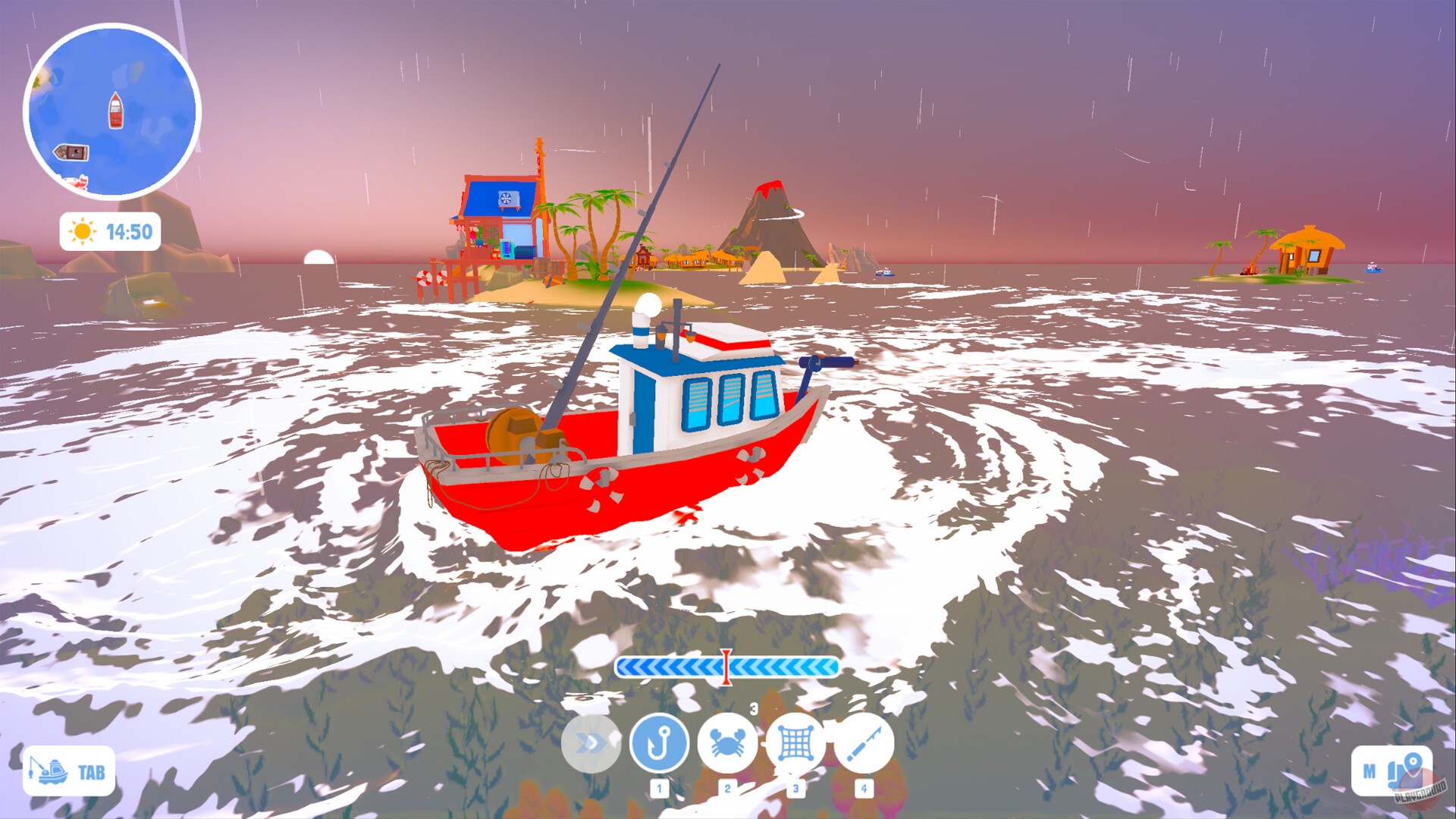
Task: Toggle the net tool slot 3
Action: [795, 786]
